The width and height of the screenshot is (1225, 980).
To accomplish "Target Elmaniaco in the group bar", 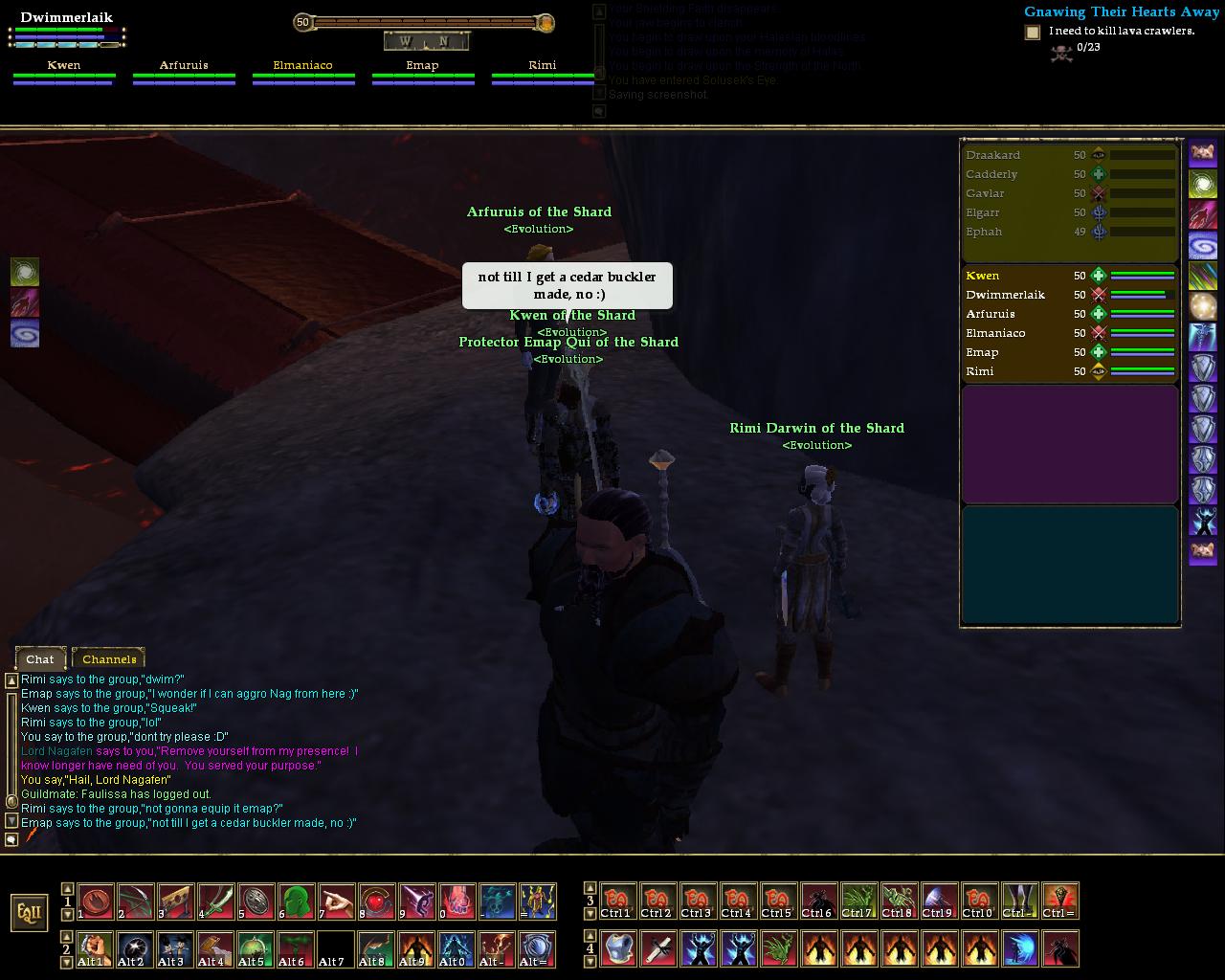I will (x=302, y=66).
